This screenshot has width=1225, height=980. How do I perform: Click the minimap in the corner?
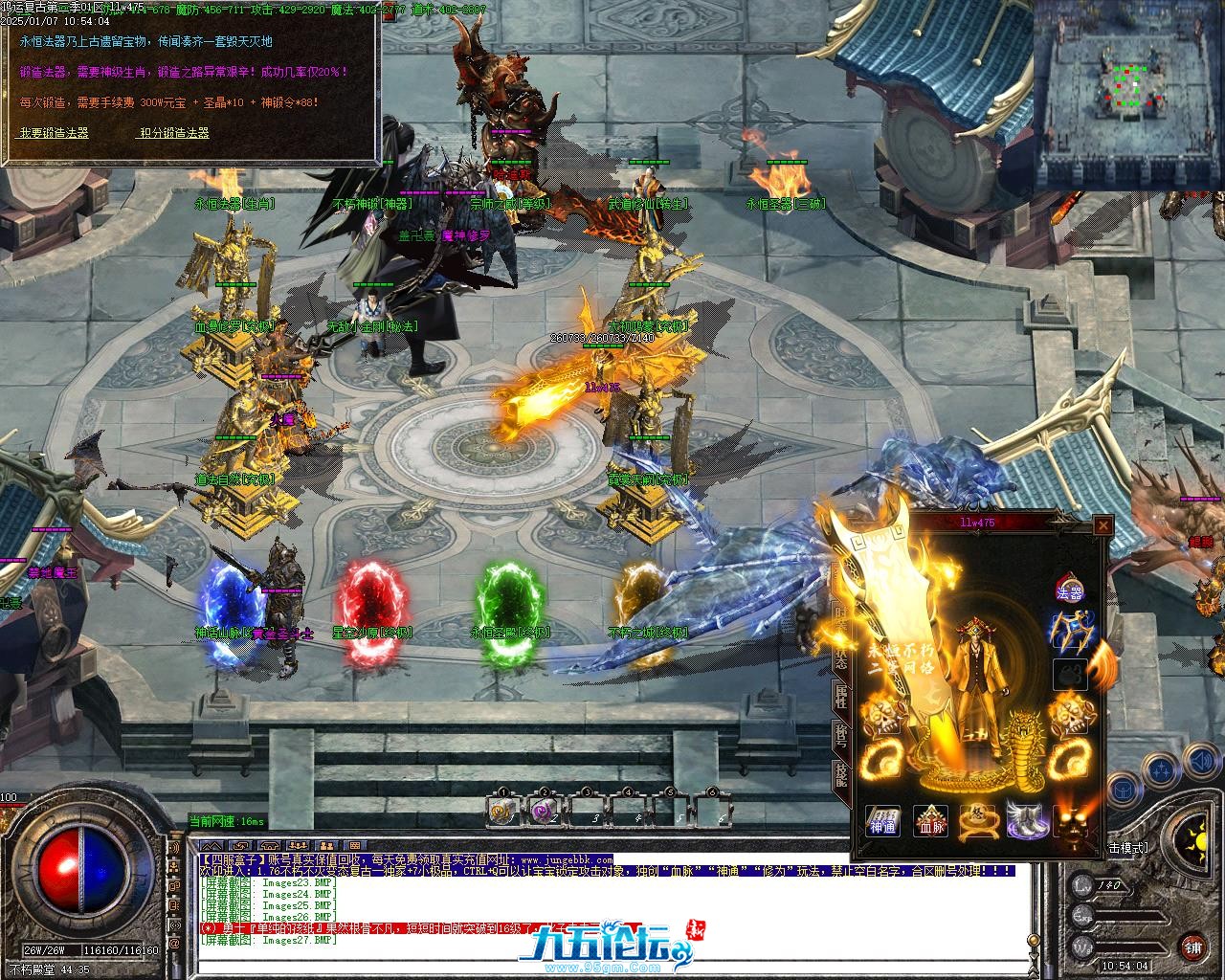[1127, 94]
